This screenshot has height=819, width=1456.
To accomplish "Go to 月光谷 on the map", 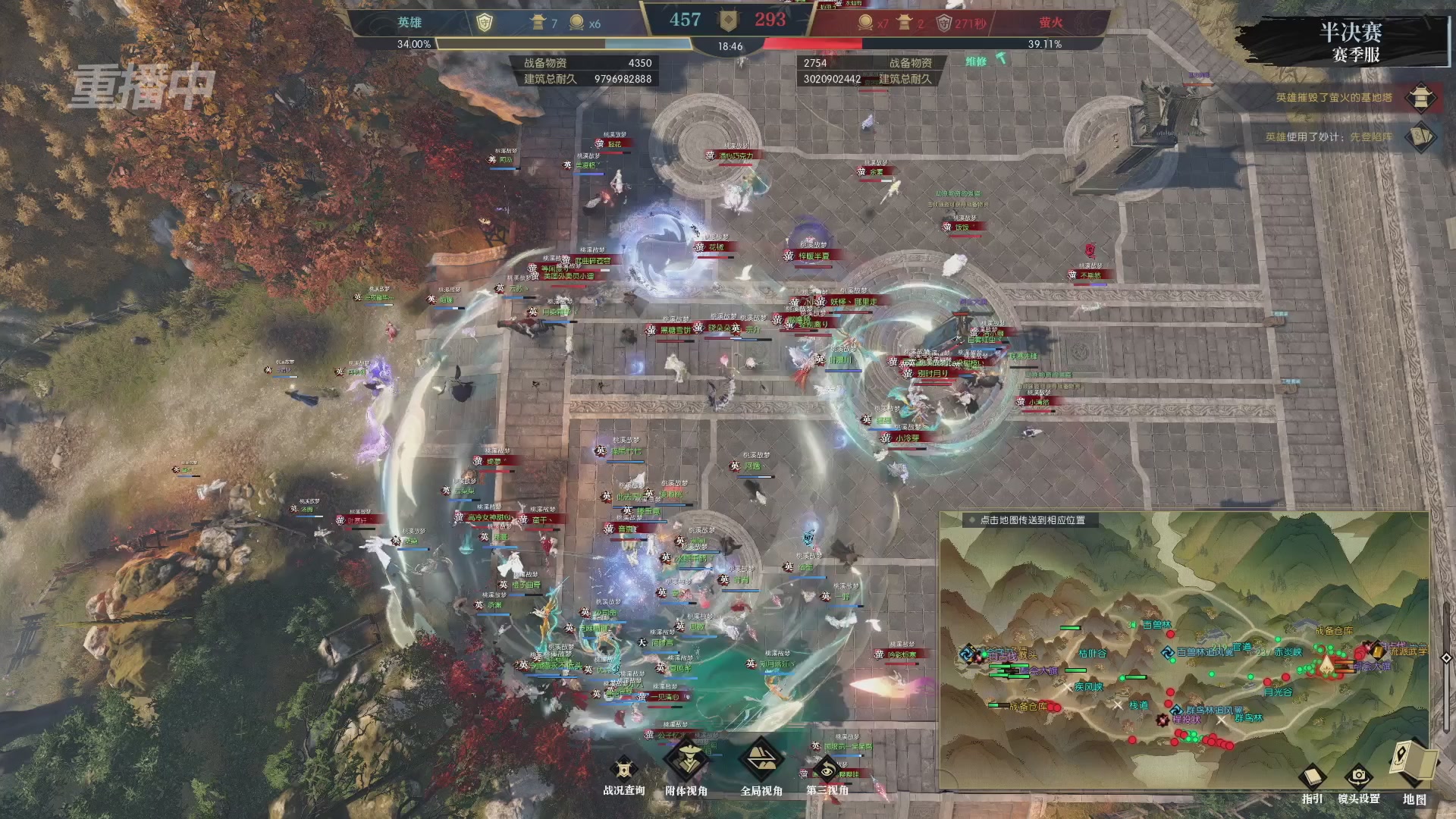I will click(x=1278, y=692).
